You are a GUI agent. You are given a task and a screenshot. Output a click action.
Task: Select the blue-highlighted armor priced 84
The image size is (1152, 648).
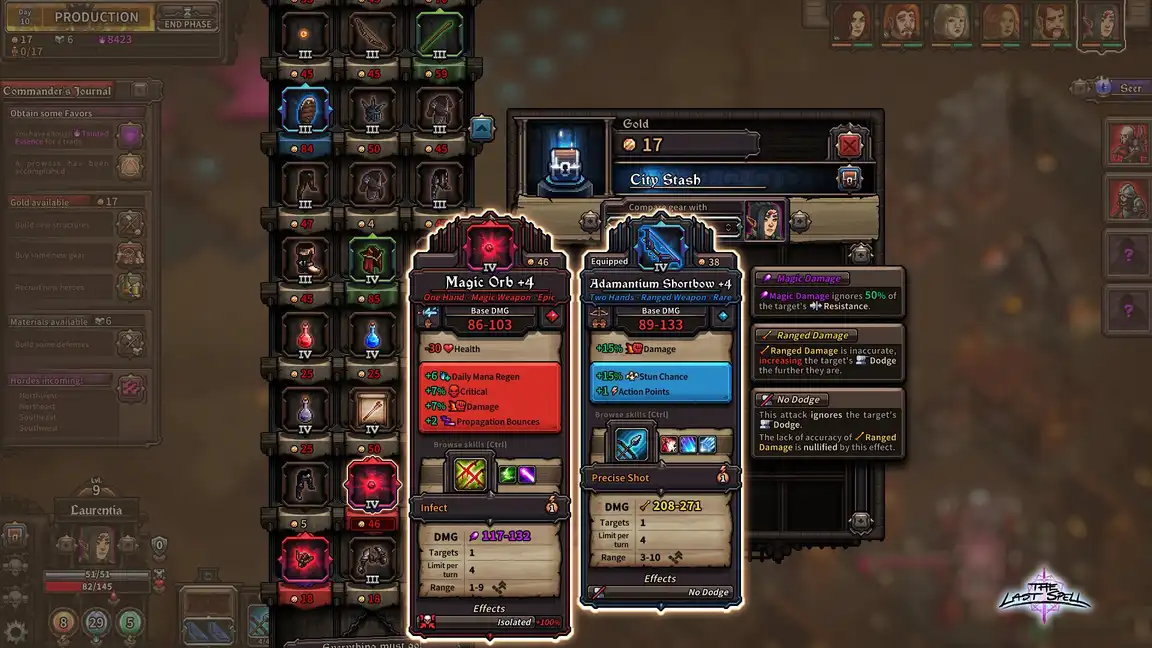(x=303, y=112)
